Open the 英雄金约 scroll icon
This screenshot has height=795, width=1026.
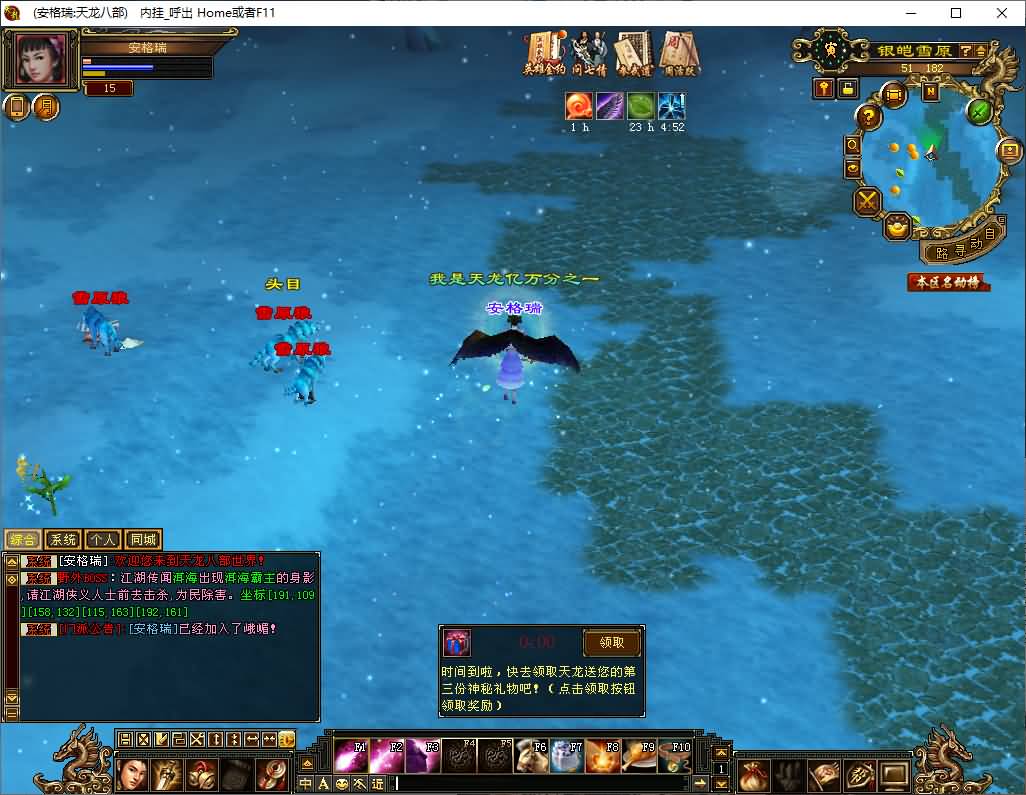545,53
